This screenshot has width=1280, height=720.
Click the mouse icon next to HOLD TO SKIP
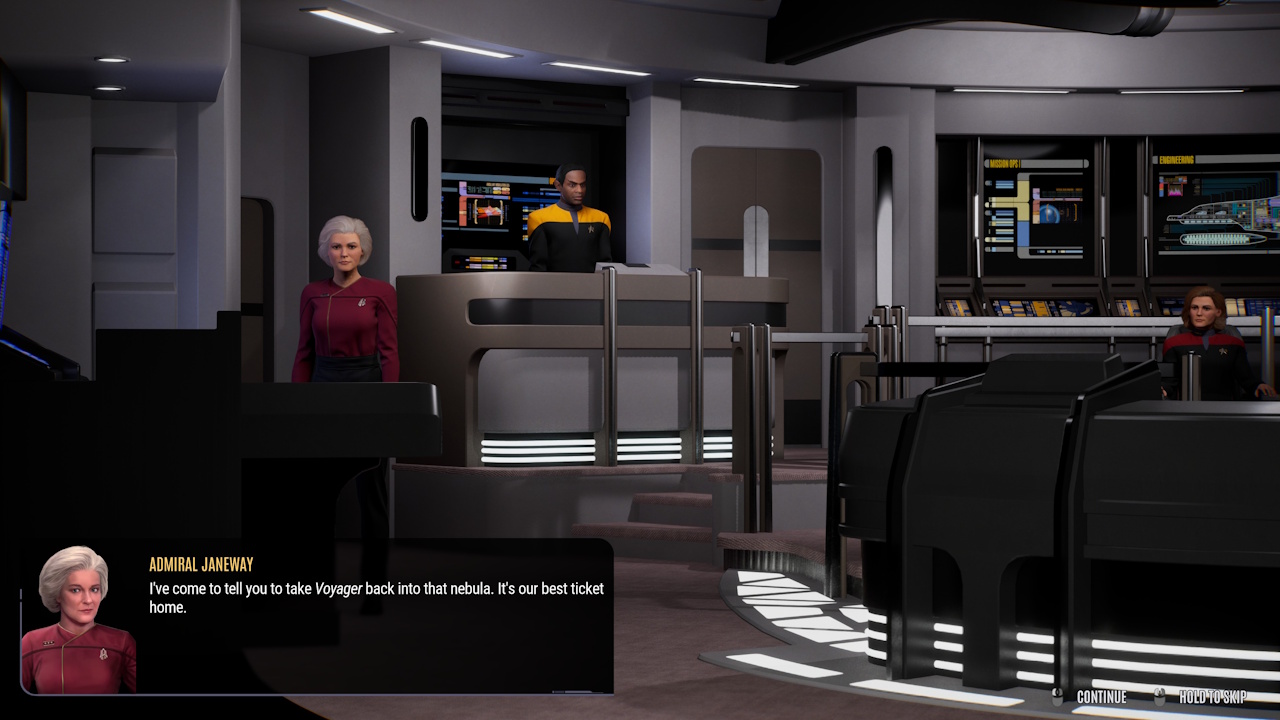1160,697
